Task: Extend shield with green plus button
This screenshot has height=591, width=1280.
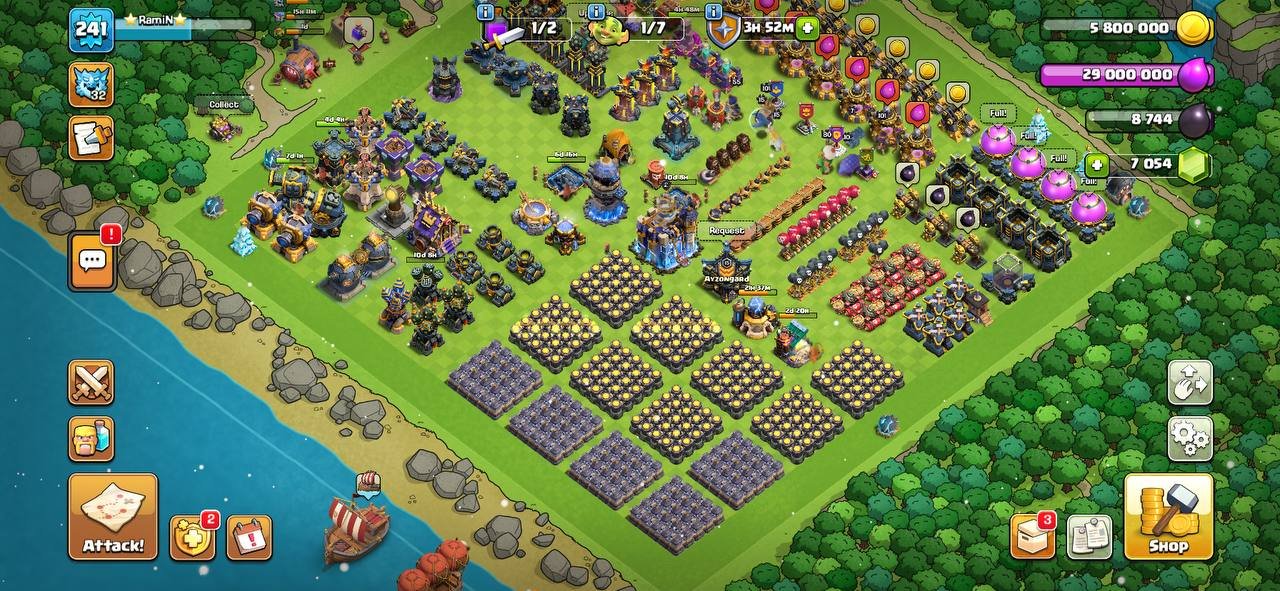Action: click(x=806, y=28)
